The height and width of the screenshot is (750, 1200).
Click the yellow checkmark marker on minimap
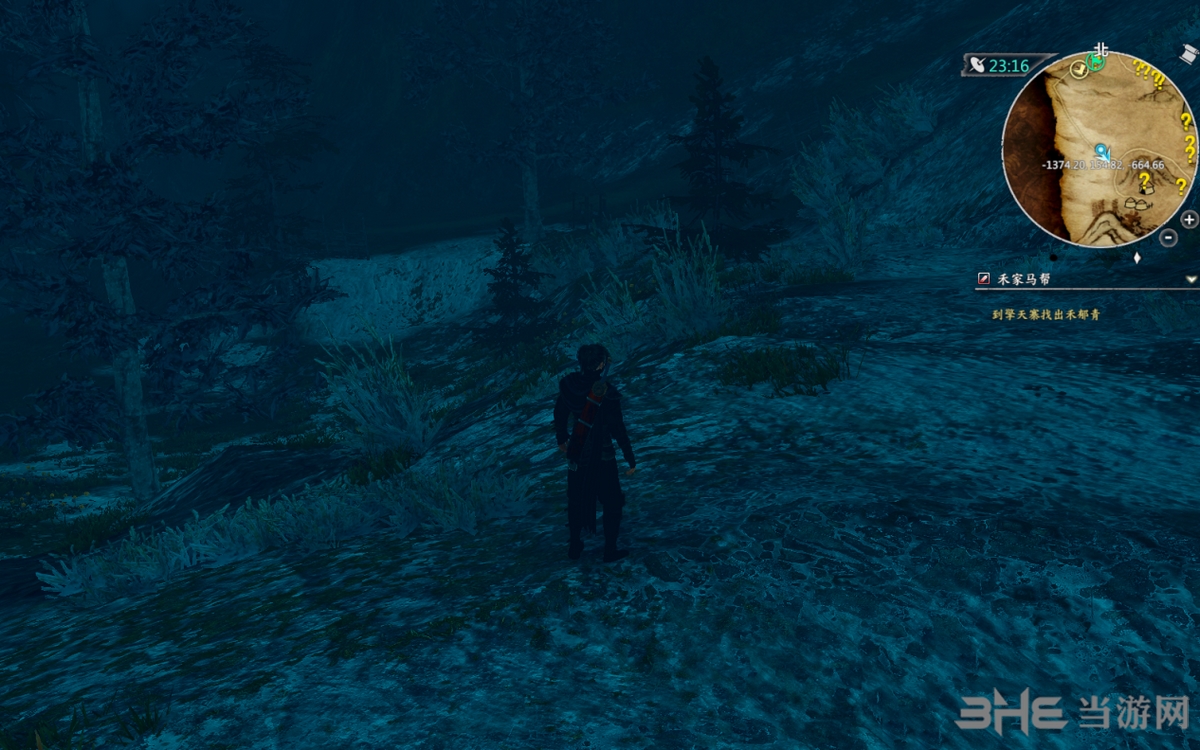[x=1078, y=68]
